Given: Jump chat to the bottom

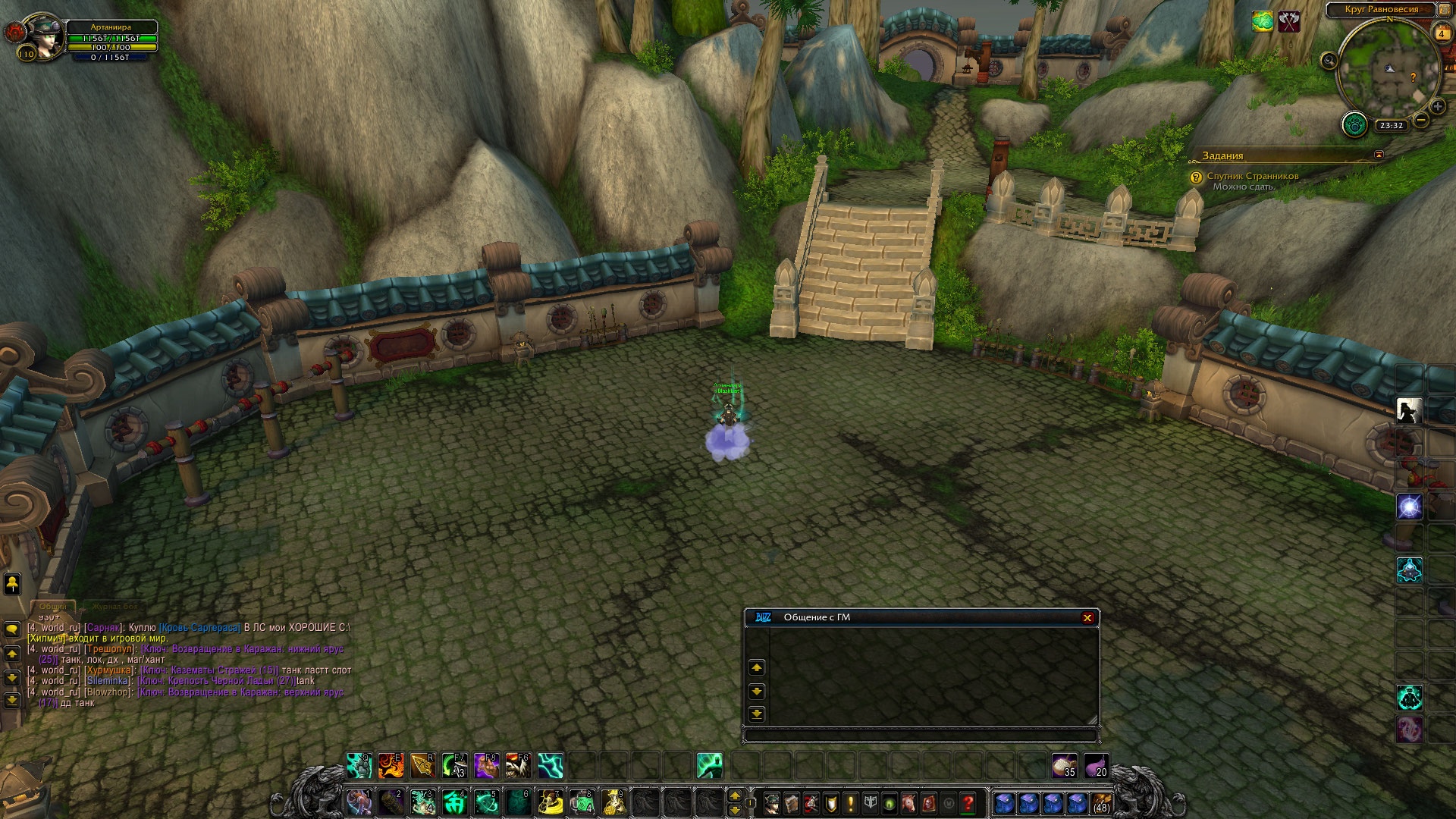Looking at the screenshot, I should [12, 700].
